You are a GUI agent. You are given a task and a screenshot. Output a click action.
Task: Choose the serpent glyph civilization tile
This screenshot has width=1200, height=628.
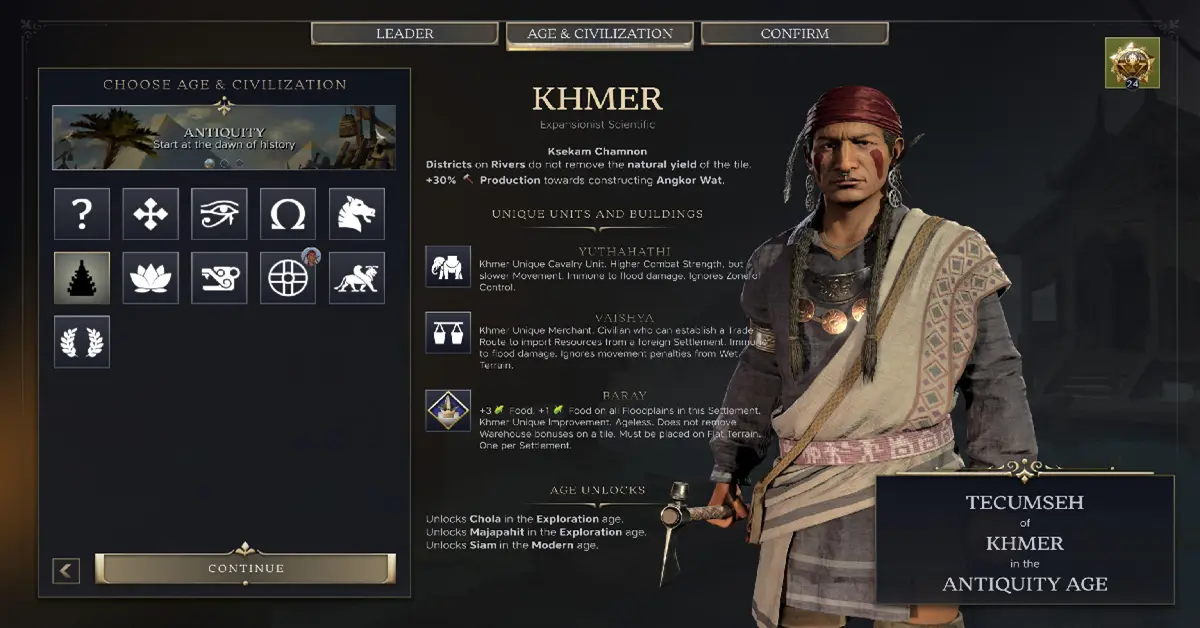point(219,278)
